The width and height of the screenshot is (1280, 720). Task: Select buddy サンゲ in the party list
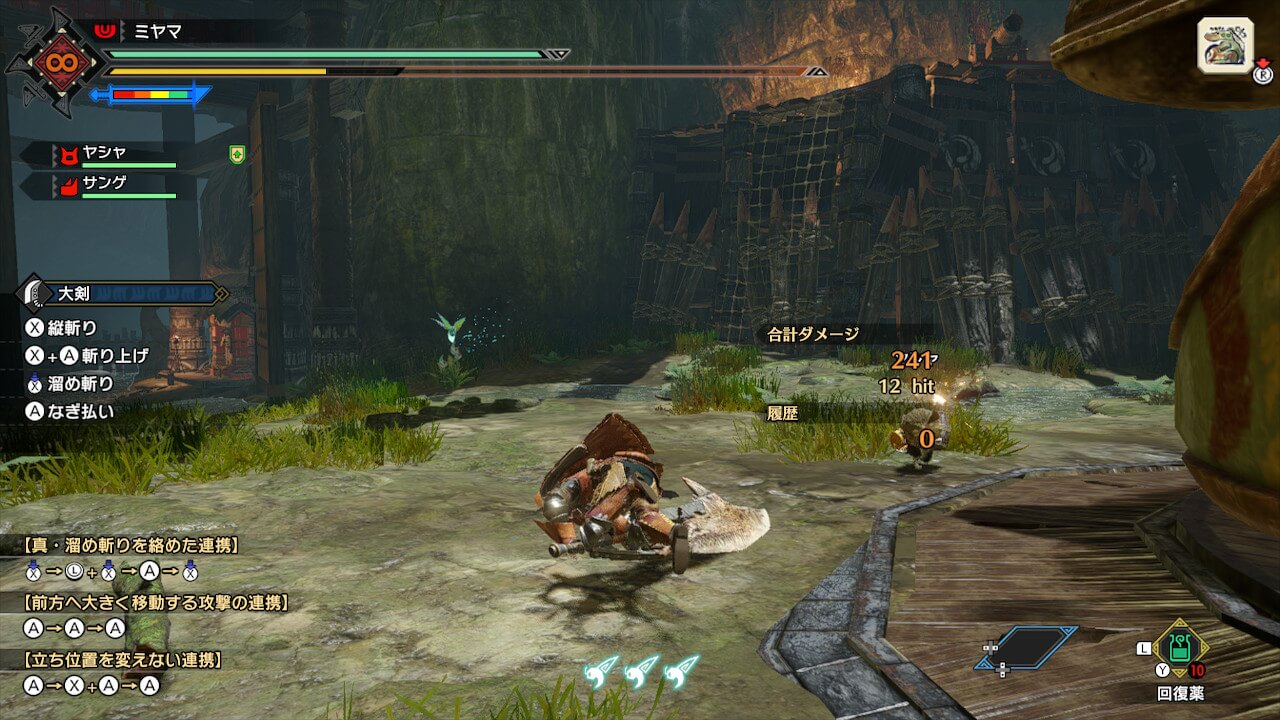(x=105, y=185)
